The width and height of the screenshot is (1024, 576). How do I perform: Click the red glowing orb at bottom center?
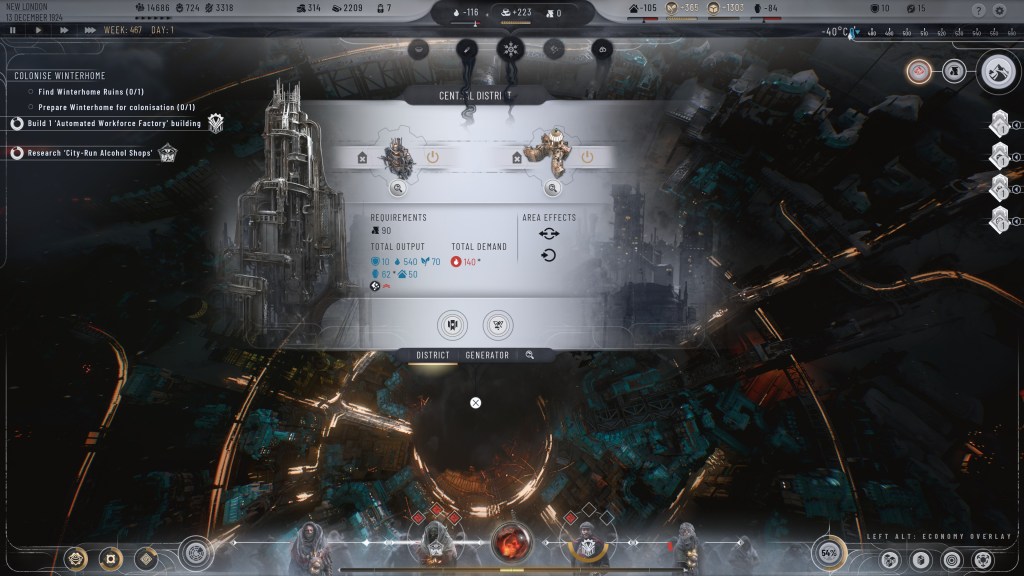[510, 543]
